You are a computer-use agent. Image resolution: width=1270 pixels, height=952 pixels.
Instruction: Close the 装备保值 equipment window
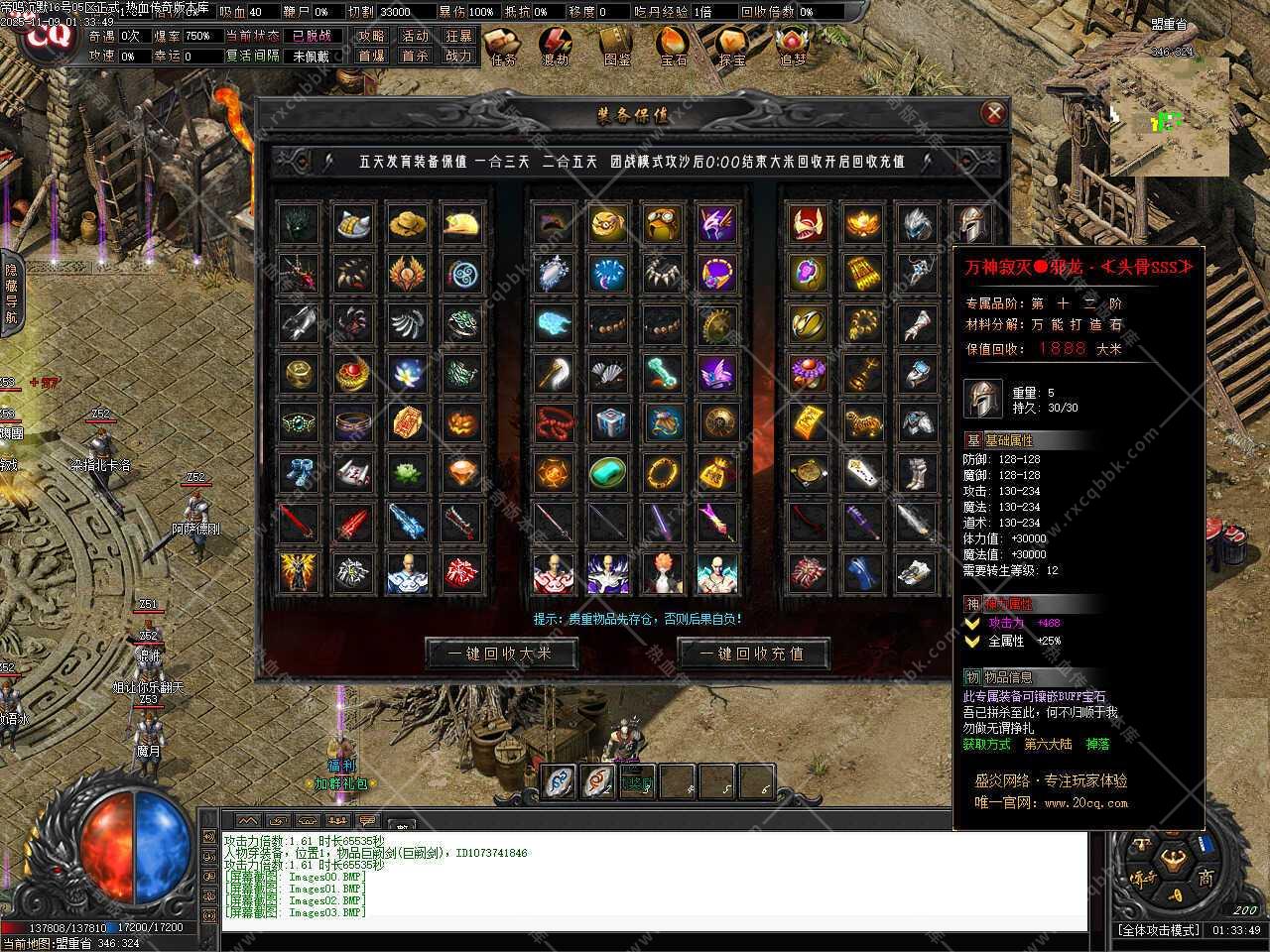click(993, 113)
